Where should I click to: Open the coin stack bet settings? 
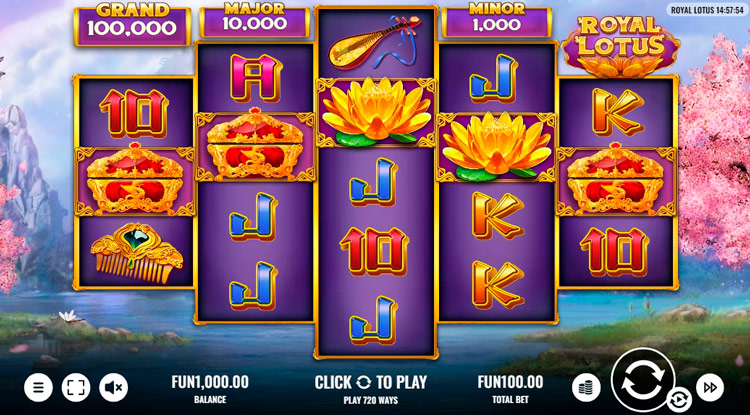(586, 386)
